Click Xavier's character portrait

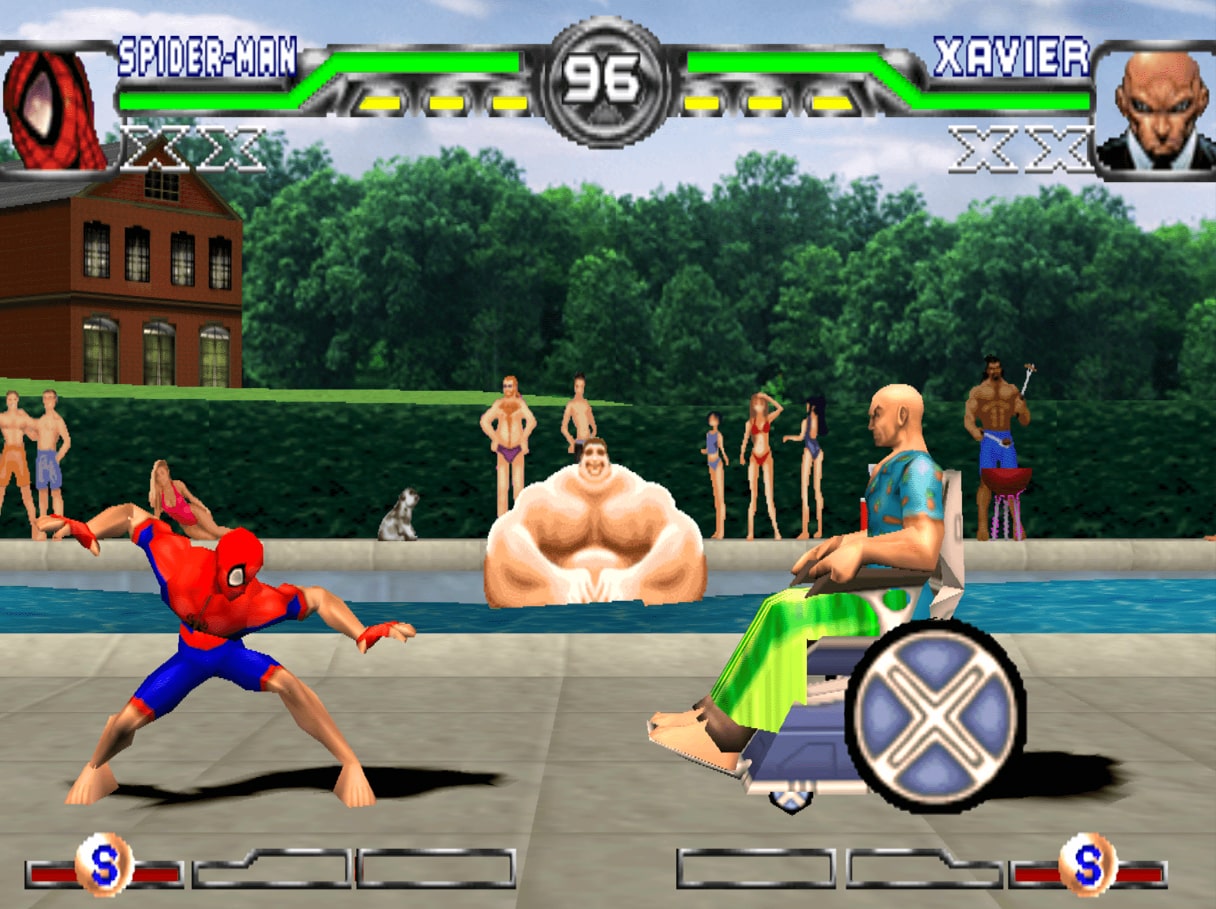1153,108
